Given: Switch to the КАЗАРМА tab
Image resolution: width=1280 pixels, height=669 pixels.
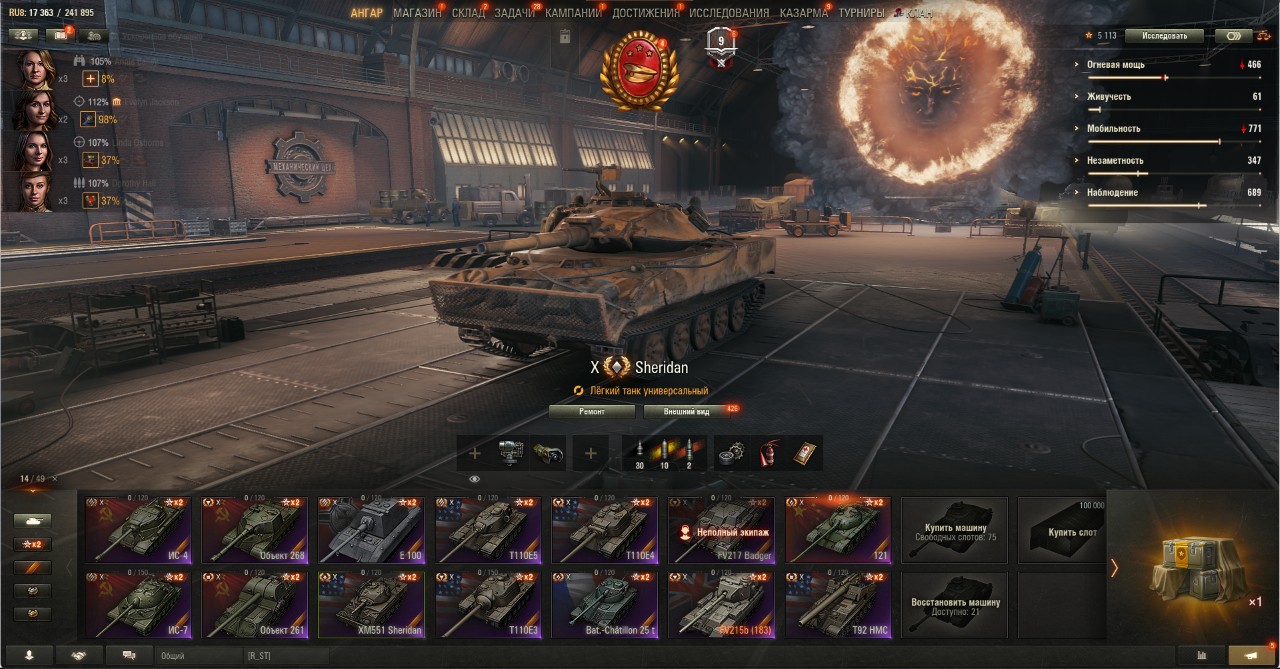Looking at the screenshot, I should (x=804, y=13).
